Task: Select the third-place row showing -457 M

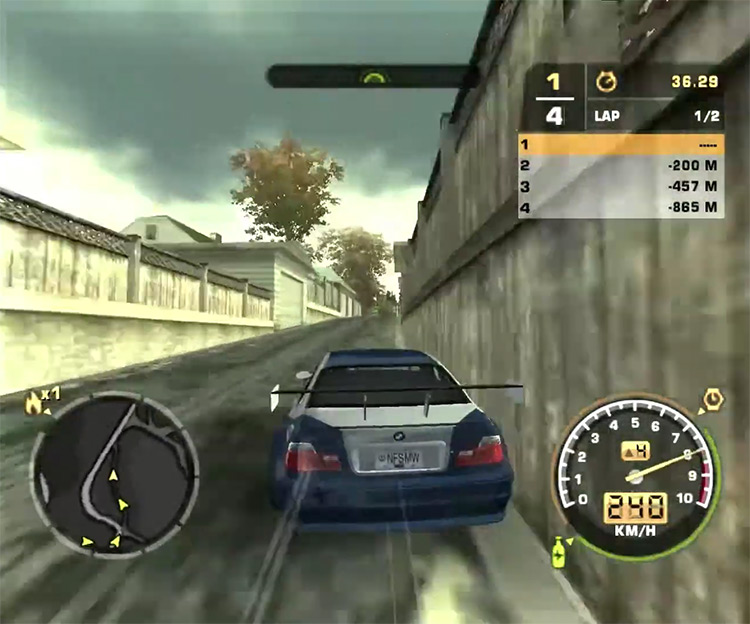Action: point(620,187)
